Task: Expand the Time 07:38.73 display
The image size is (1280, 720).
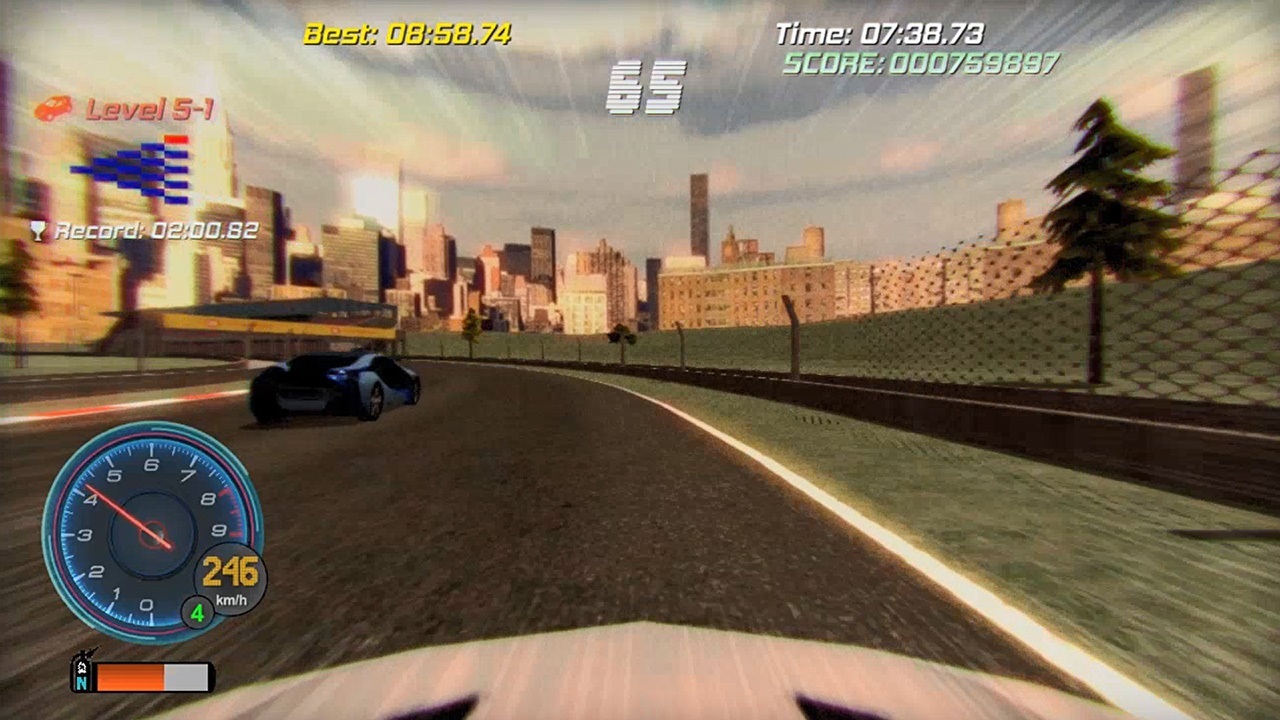Action: (x=879, y=31)
